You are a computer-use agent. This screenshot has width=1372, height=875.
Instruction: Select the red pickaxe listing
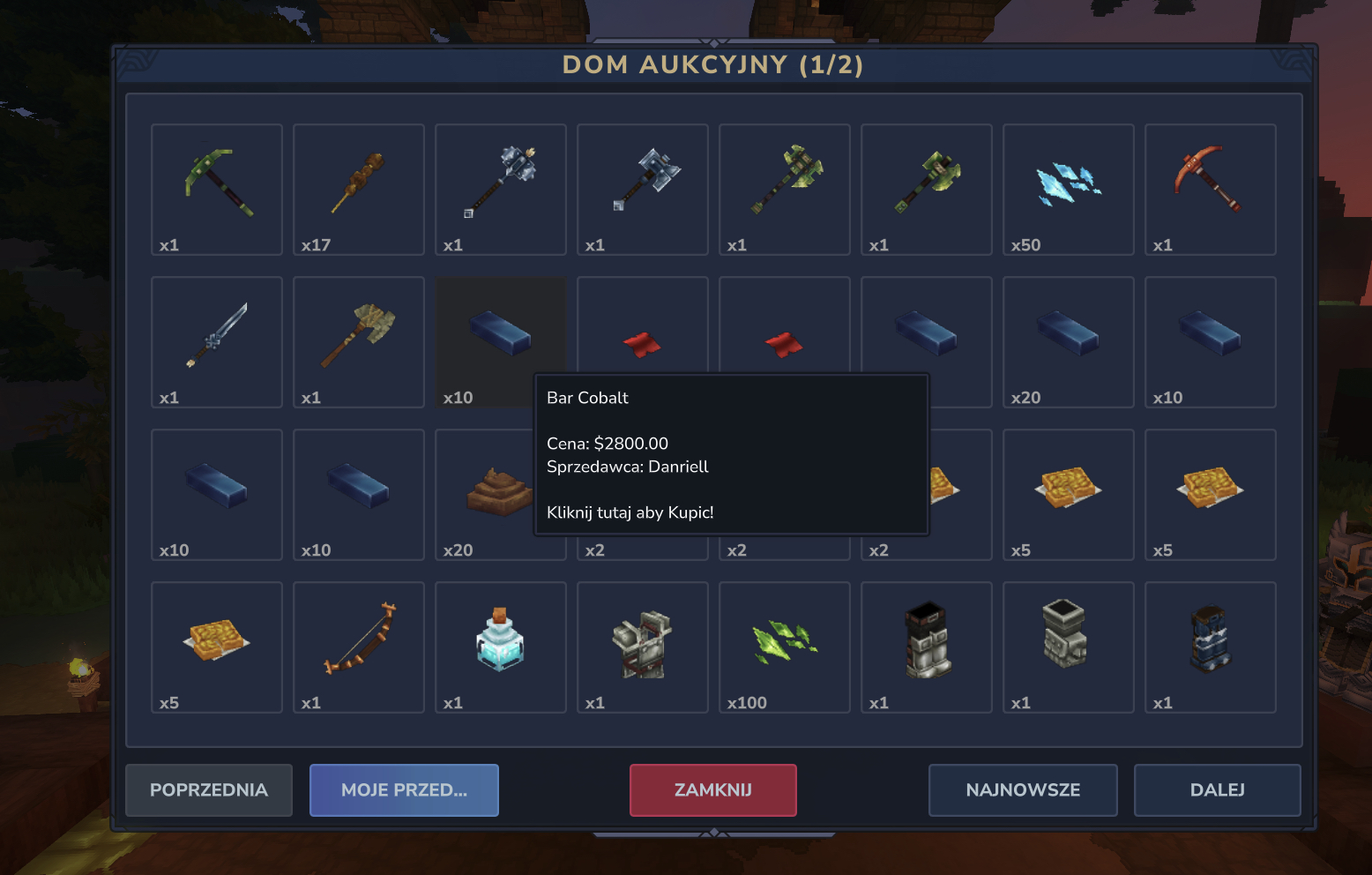tap(1210, 189)
